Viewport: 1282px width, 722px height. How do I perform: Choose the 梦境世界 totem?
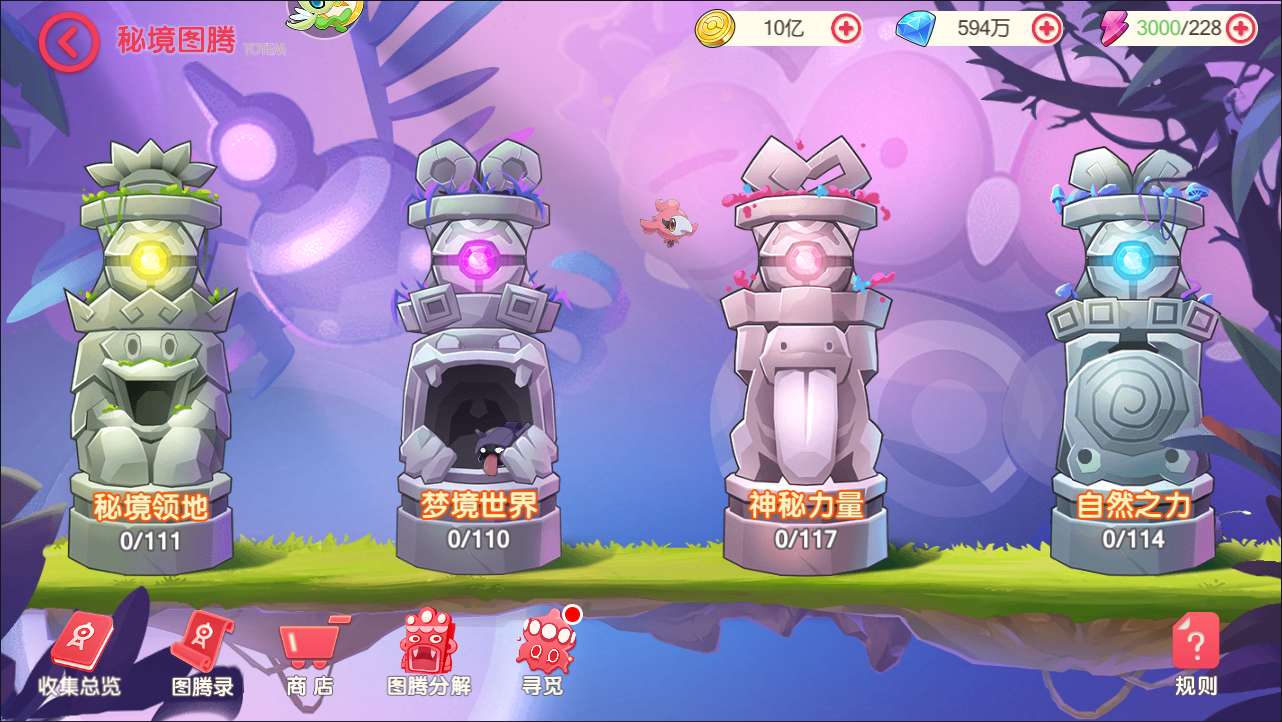pyautogui.click(x=479, y=360)
